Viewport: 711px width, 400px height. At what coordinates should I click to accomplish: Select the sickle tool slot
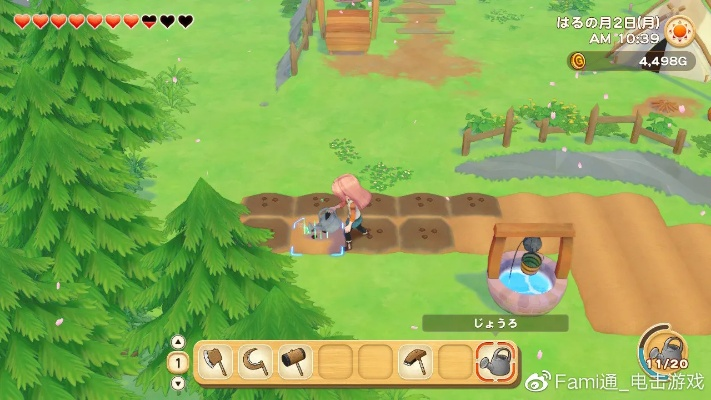coord(255,361)
